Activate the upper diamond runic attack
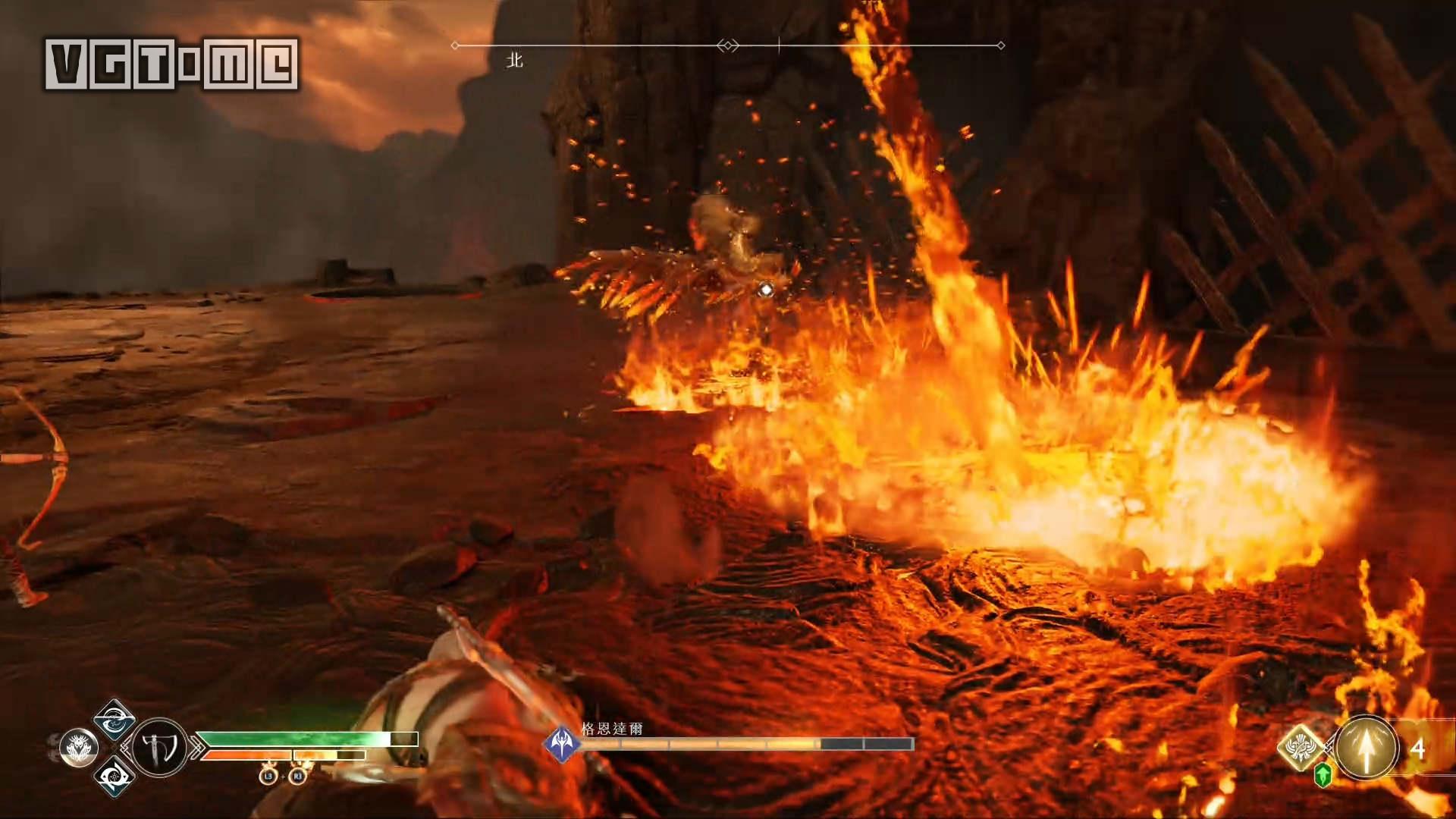 point(115,719)
